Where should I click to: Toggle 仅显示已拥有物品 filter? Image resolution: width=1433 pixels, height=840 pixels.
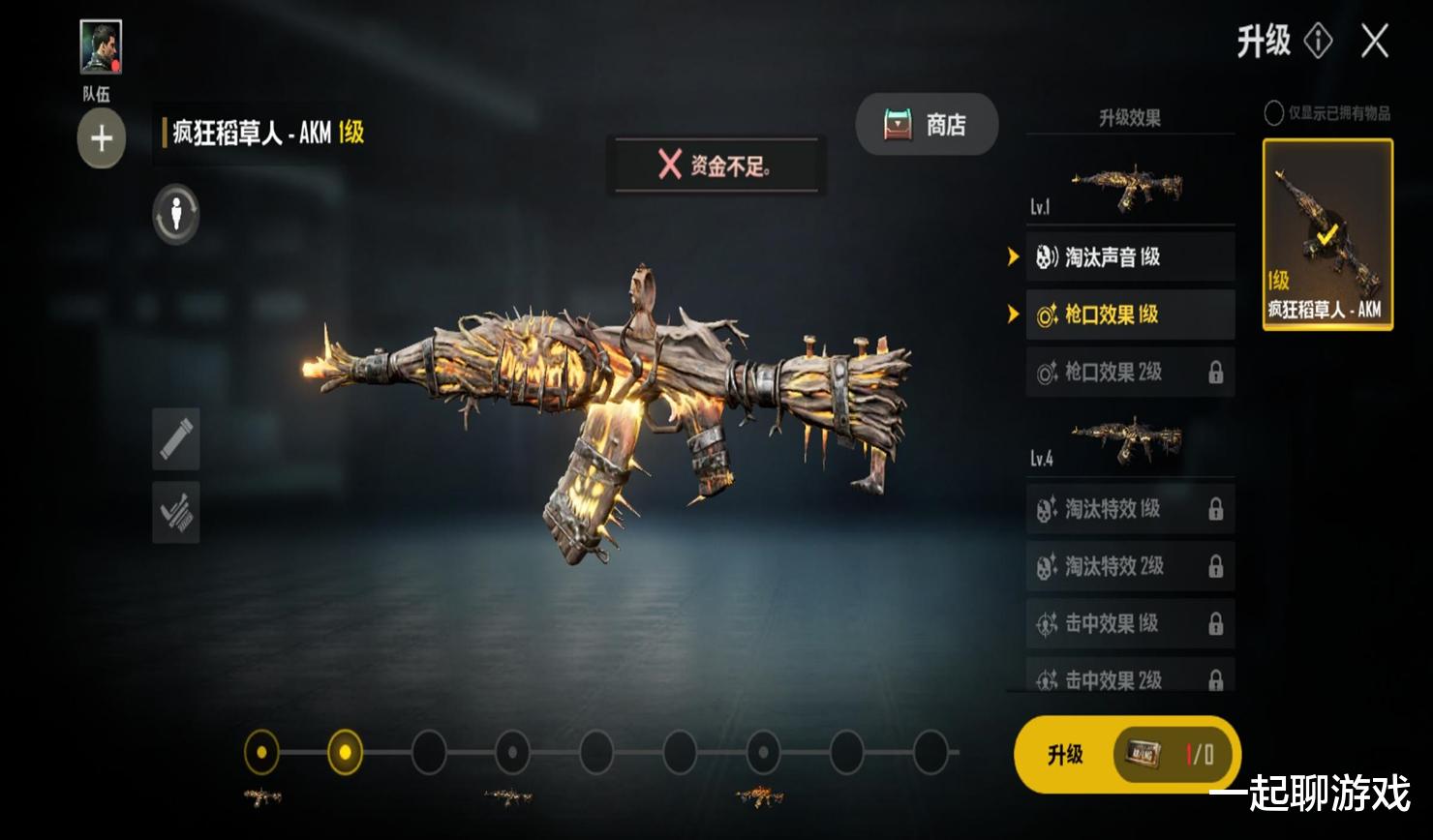click(1274, 113)
